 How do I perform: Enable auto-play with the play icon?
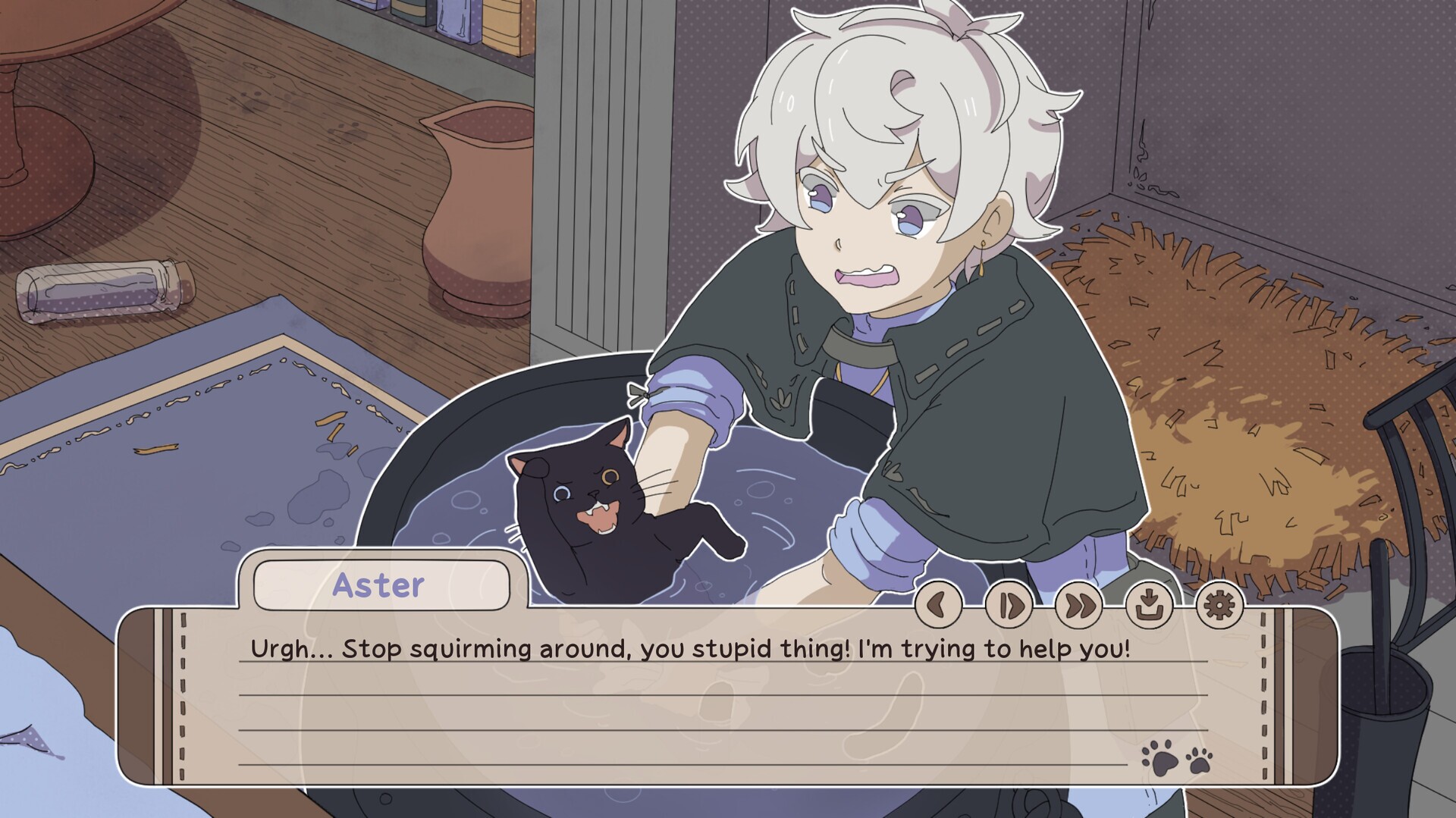pos(1008,606)
